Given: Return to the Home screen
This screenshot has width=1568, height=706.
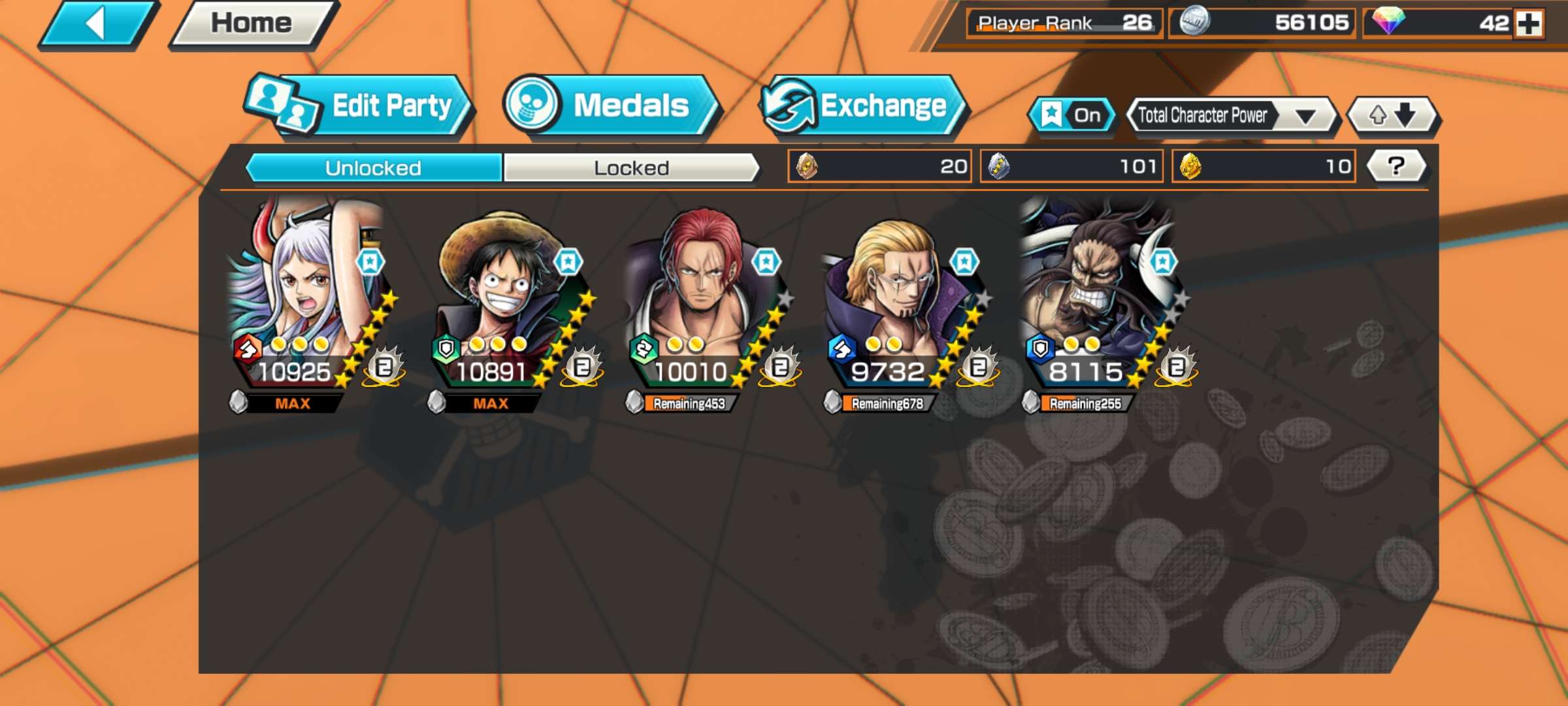Looking at the screenshot, I should [252, 25].
